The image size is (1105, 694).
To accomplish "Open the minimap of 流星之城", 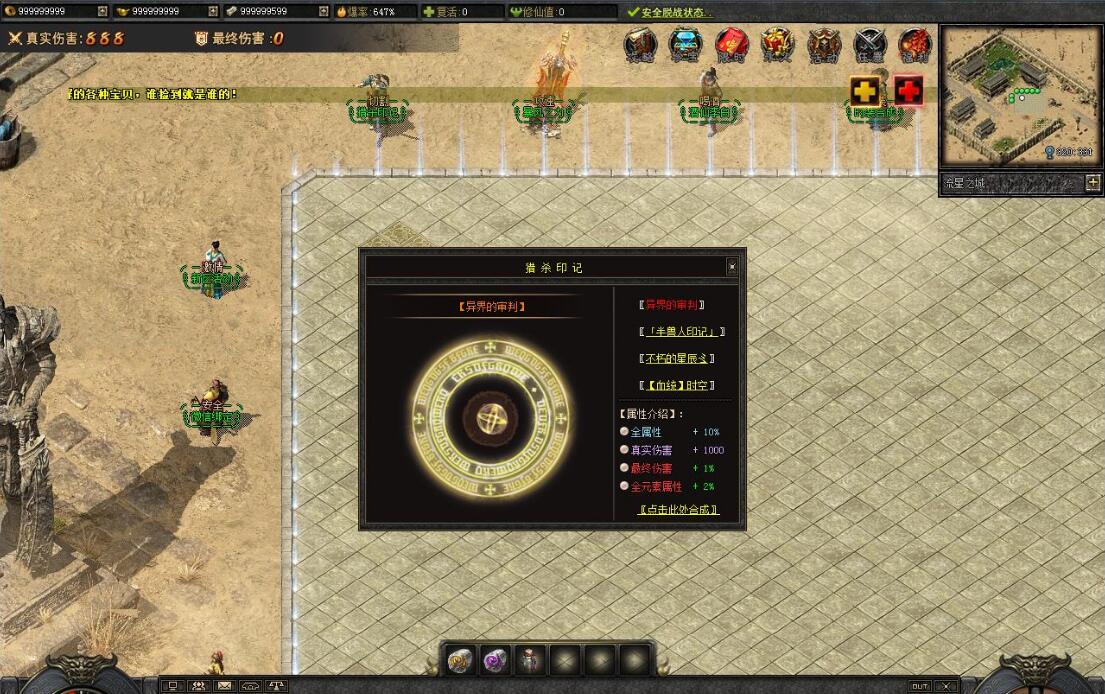I will (1019, 96).
